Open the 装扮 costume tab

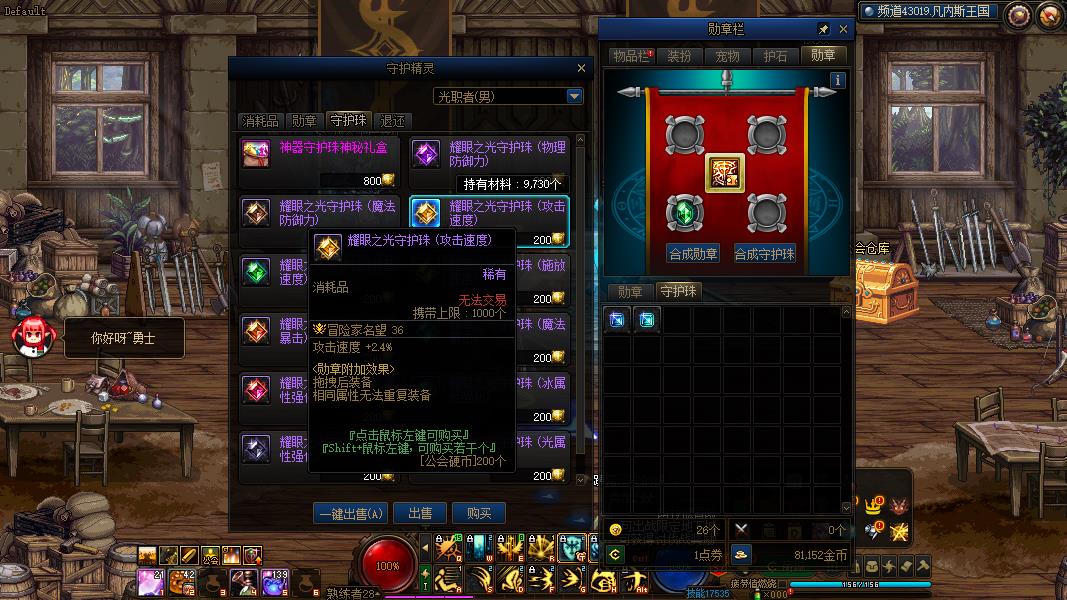(679, 56)
